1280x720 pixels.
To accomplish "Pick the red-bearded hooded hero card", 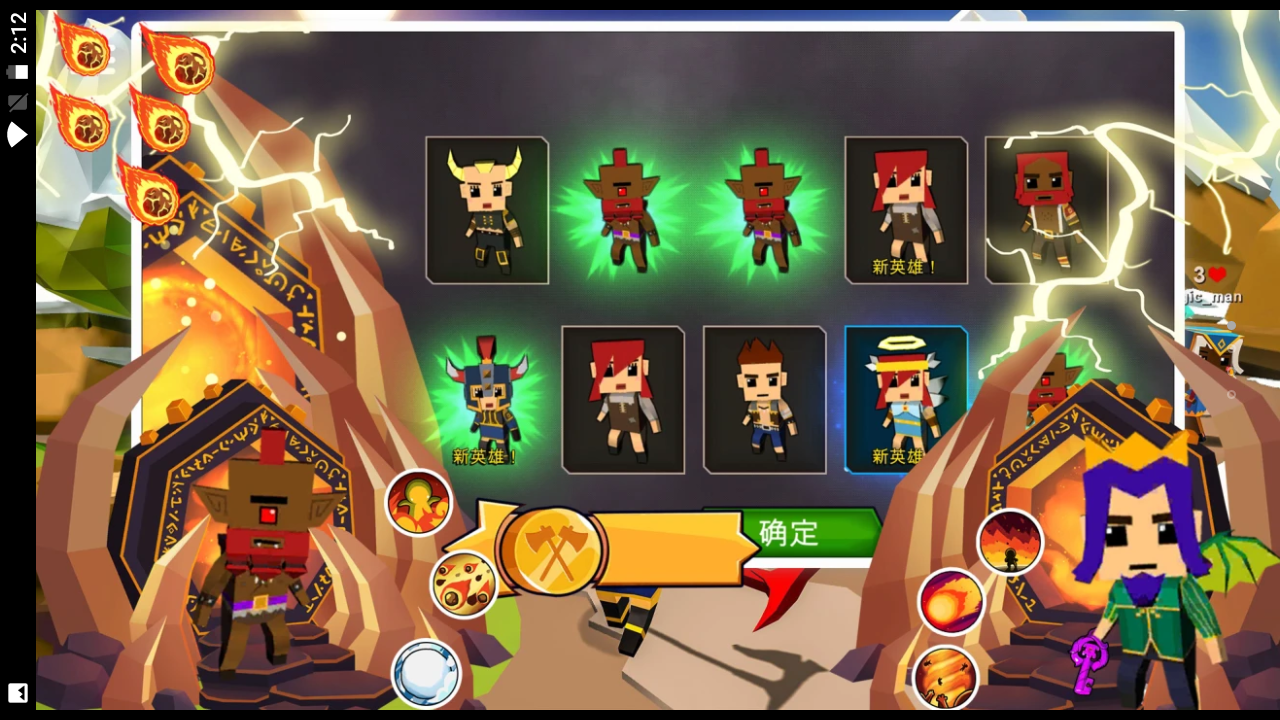I will point(1045,210).
